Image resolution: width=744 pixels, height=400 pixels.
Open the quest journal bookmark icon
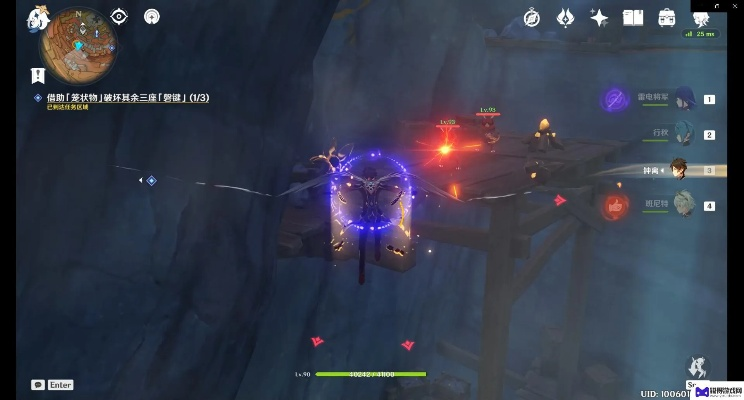pos(38,75)
